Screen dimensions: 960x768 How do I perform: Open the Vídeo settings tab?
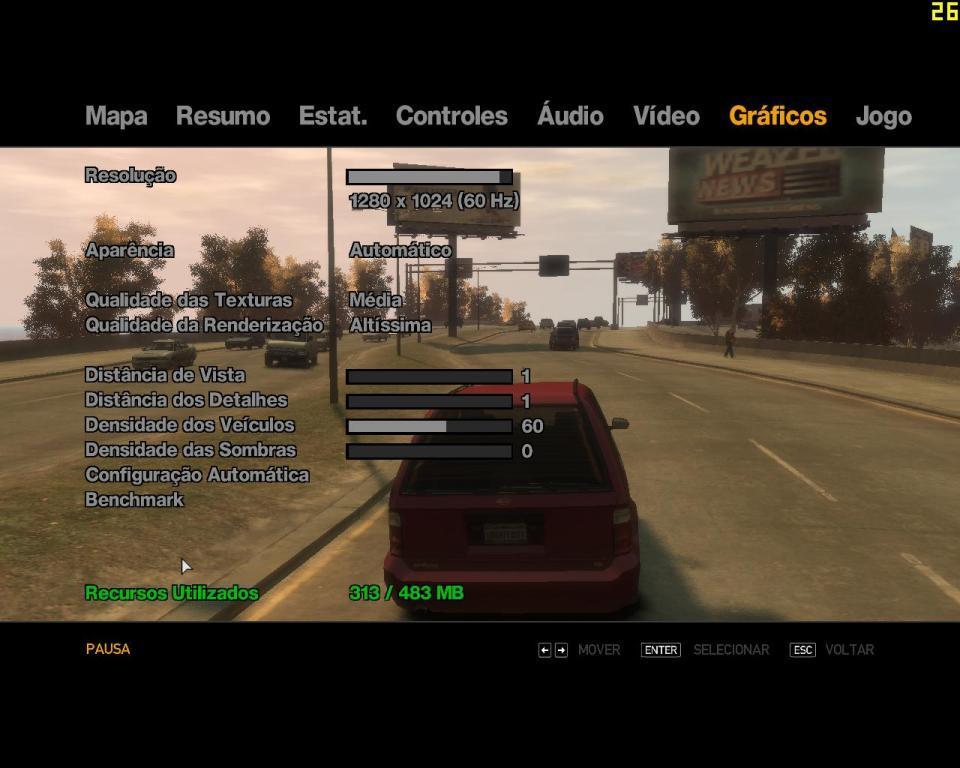[x=666, y=116]
